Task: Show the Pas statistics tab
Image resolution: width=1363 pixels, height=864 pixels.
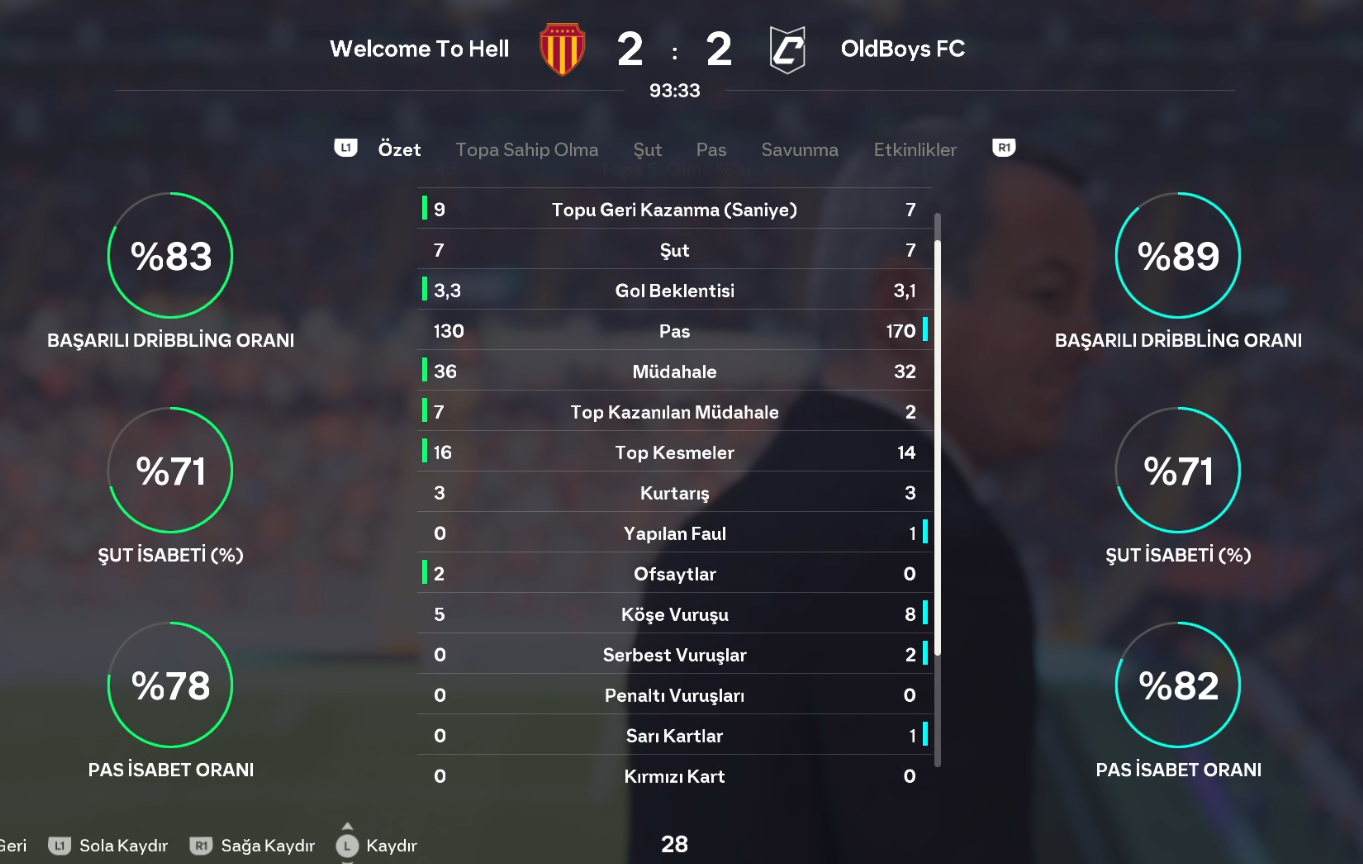Action: 711,150
